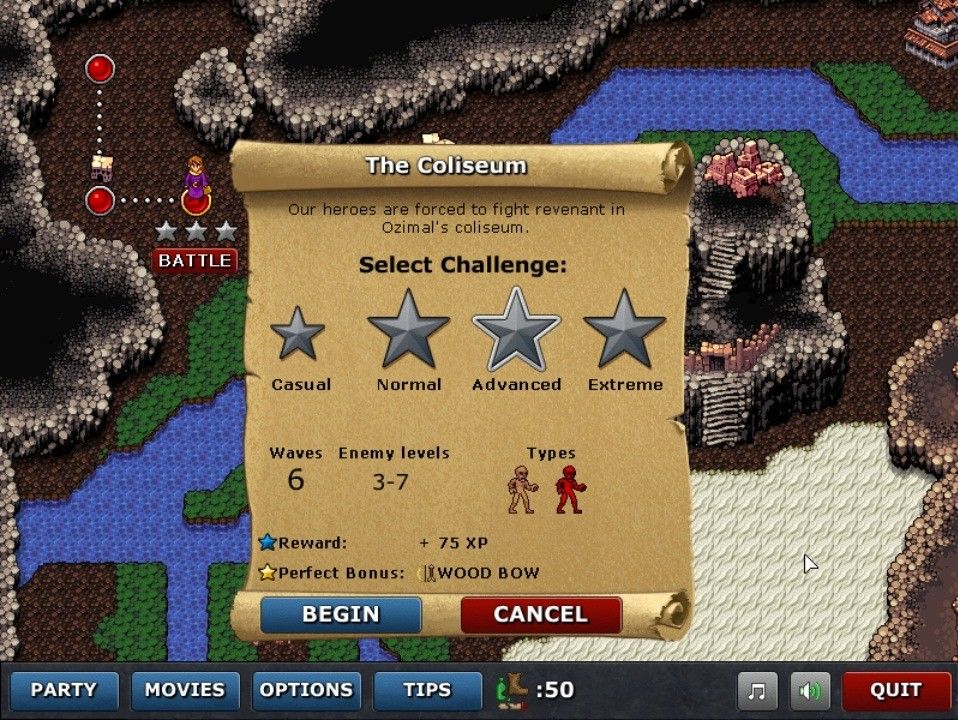Viewport: 958px width, 720px height.
Task: Cancel the challenge selection scroll
Action: [540, 614]
